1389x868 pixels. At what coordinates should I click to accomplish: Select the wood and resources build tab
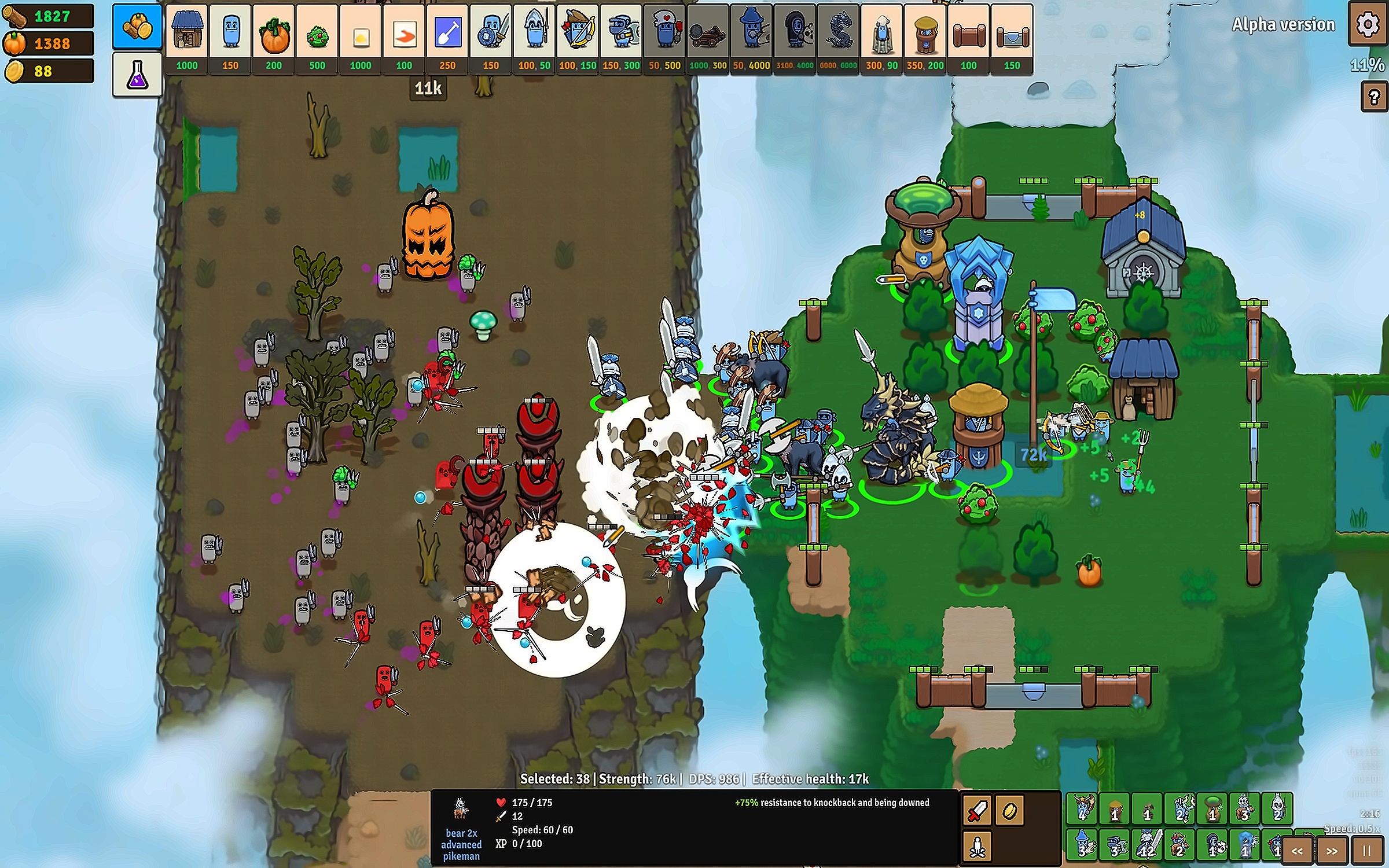click(137, 26)
